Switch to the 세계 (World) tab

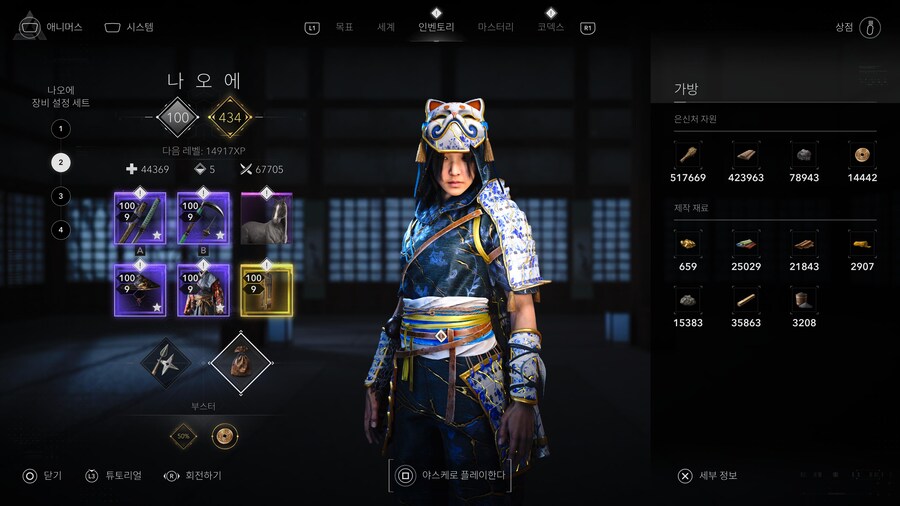(x=386, y=27)
